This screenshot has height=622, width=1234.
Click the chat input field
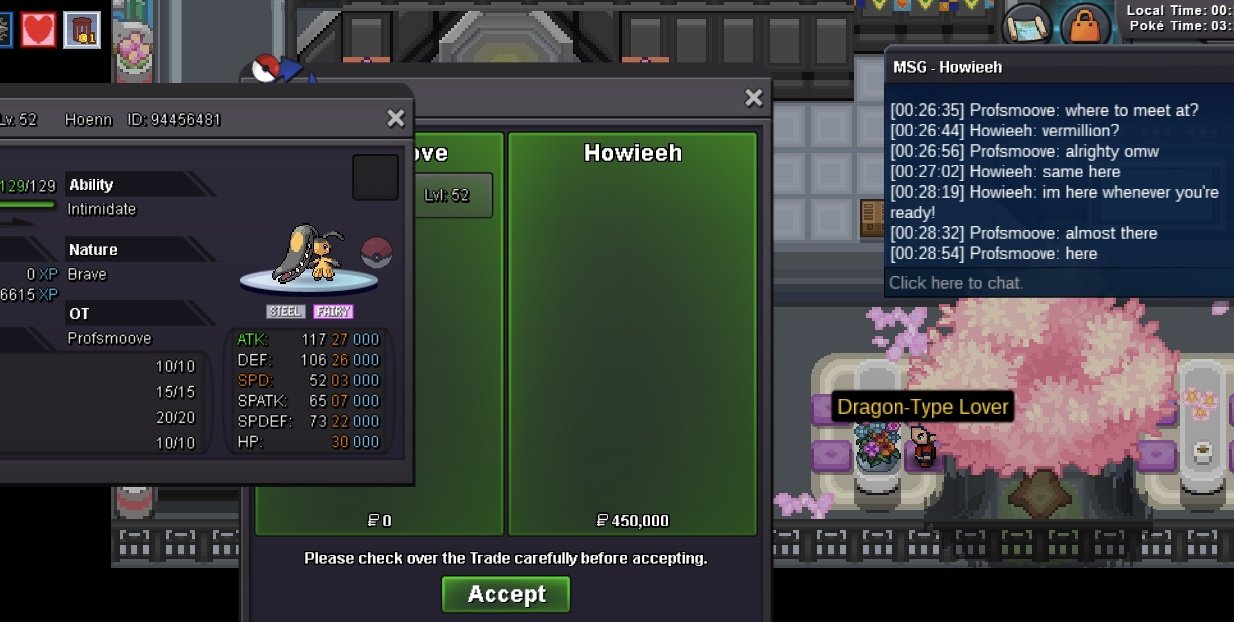1060,283
